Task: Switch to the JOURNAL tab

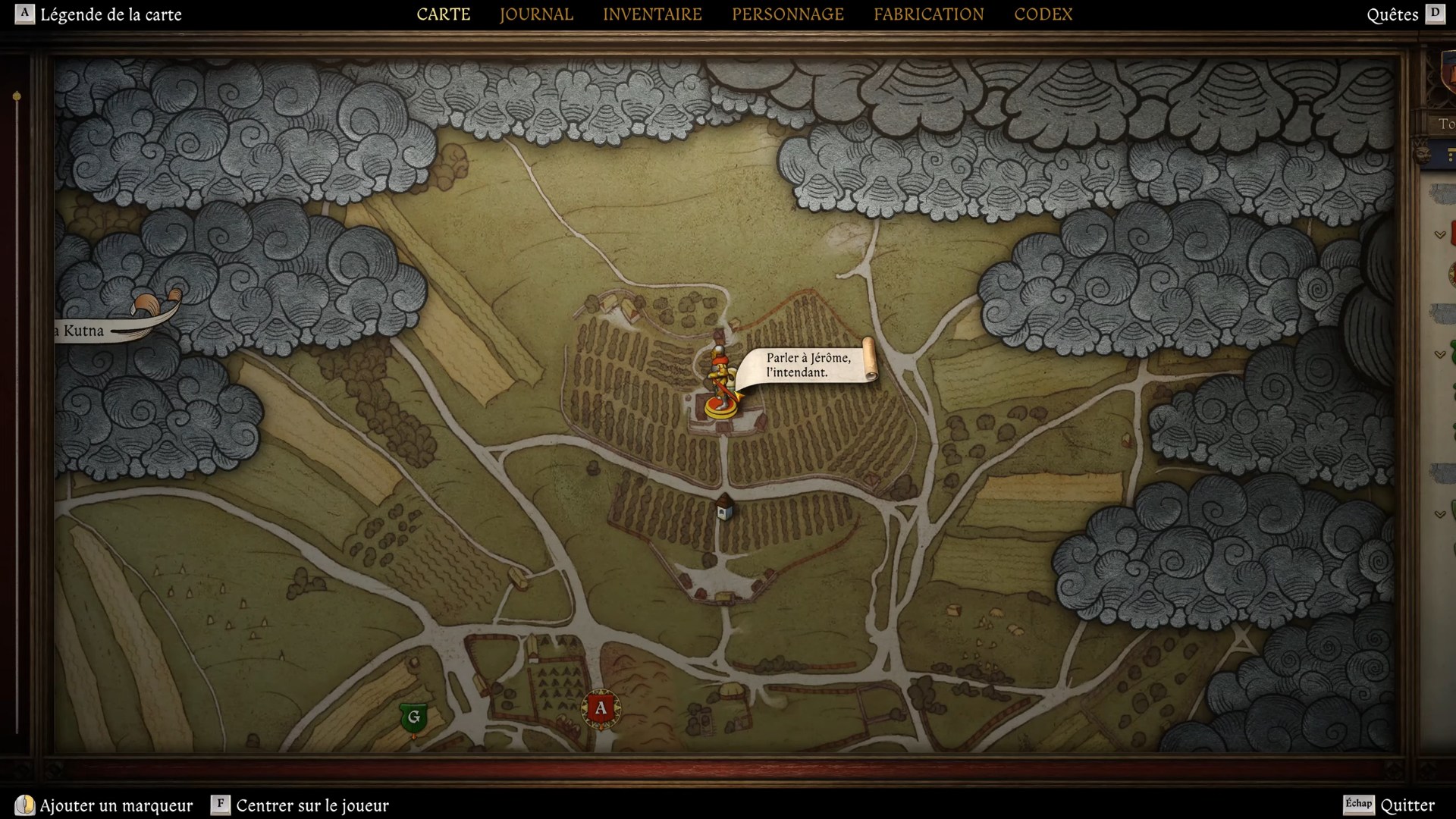Action: click(535, 14)
